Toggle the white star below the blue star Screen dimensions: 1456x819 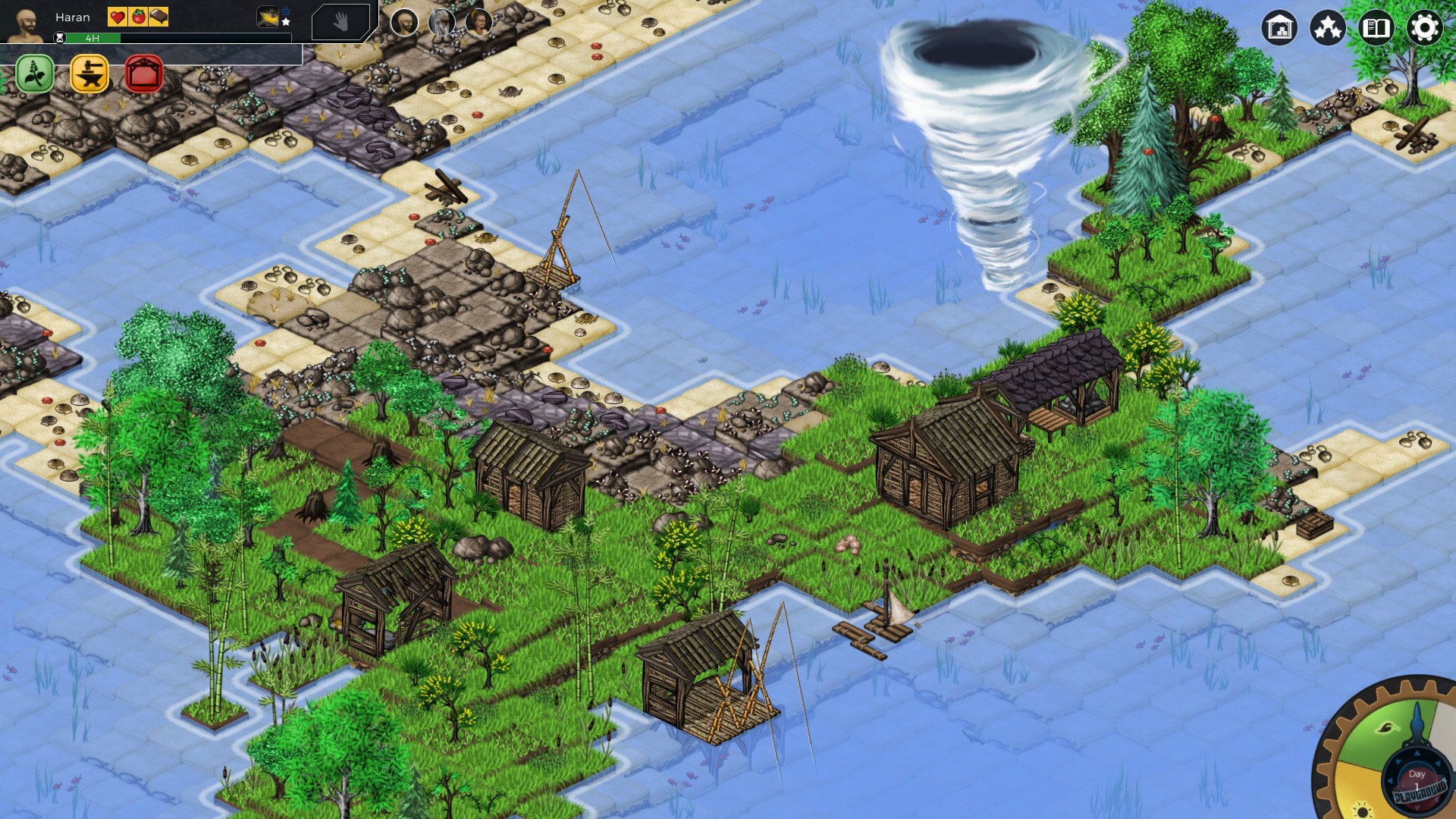pyautogui.click(x=286, y=21)
